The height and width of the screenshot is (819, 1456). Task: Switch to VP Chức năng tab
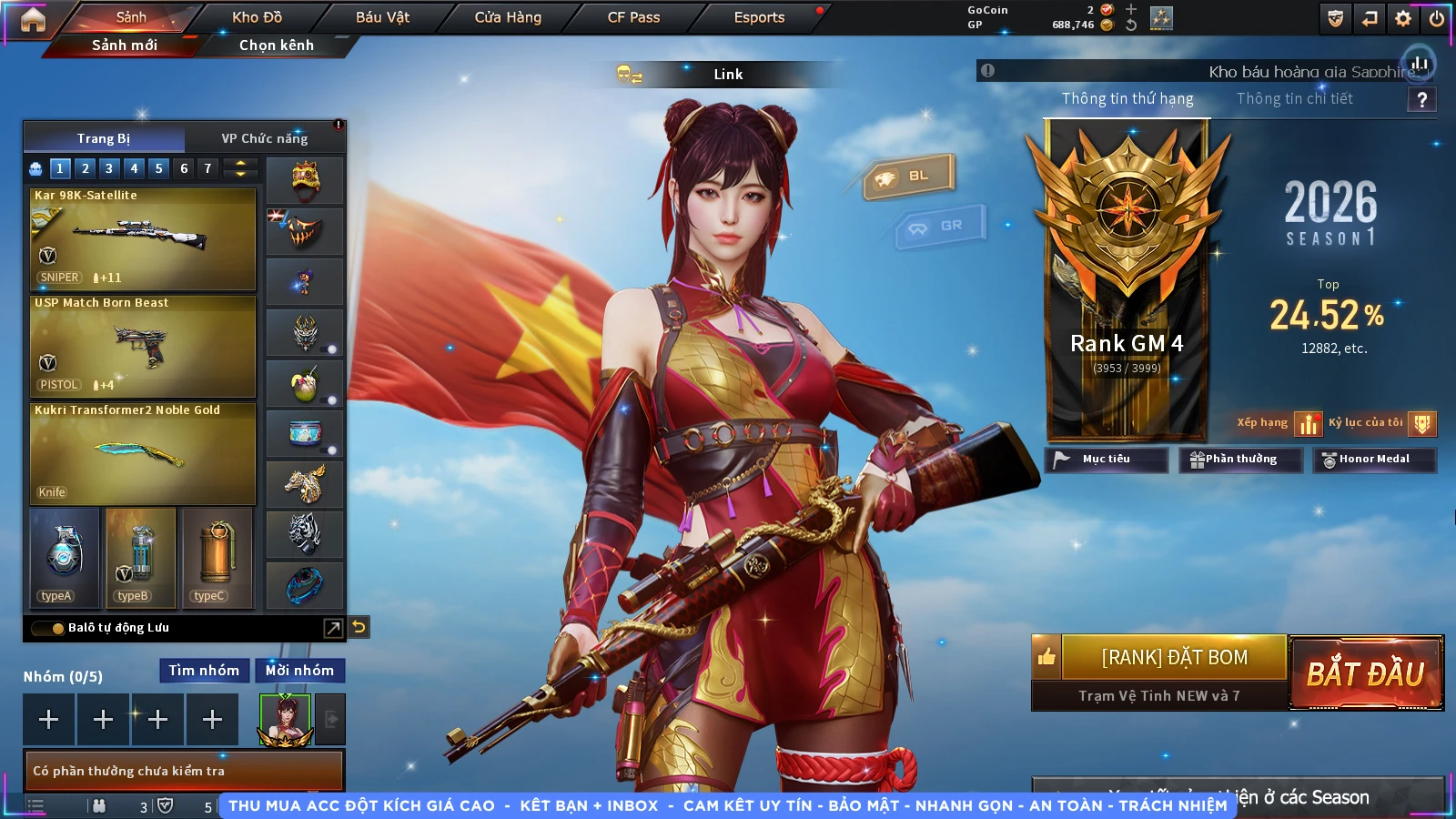[x=265, y=138]
